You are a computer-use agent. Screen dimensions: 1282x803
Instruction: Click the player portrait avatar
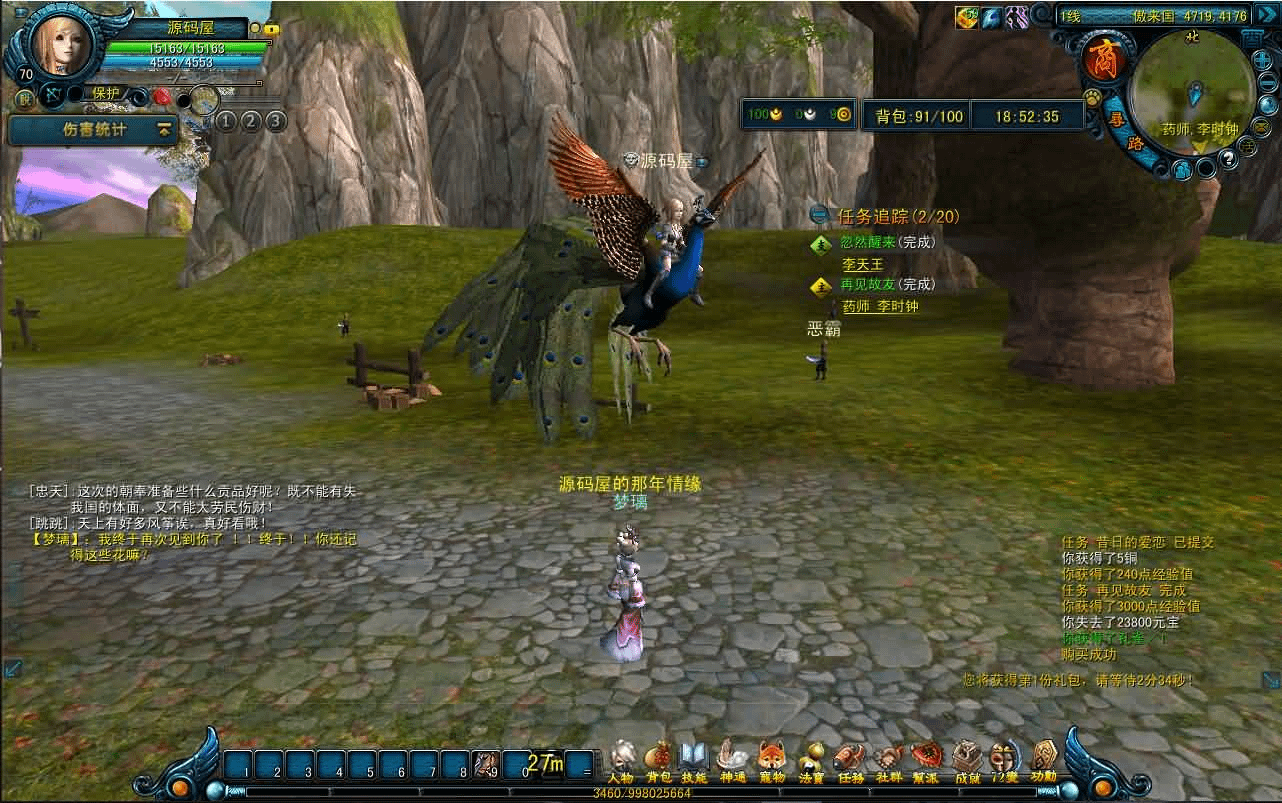coord(62,45)
